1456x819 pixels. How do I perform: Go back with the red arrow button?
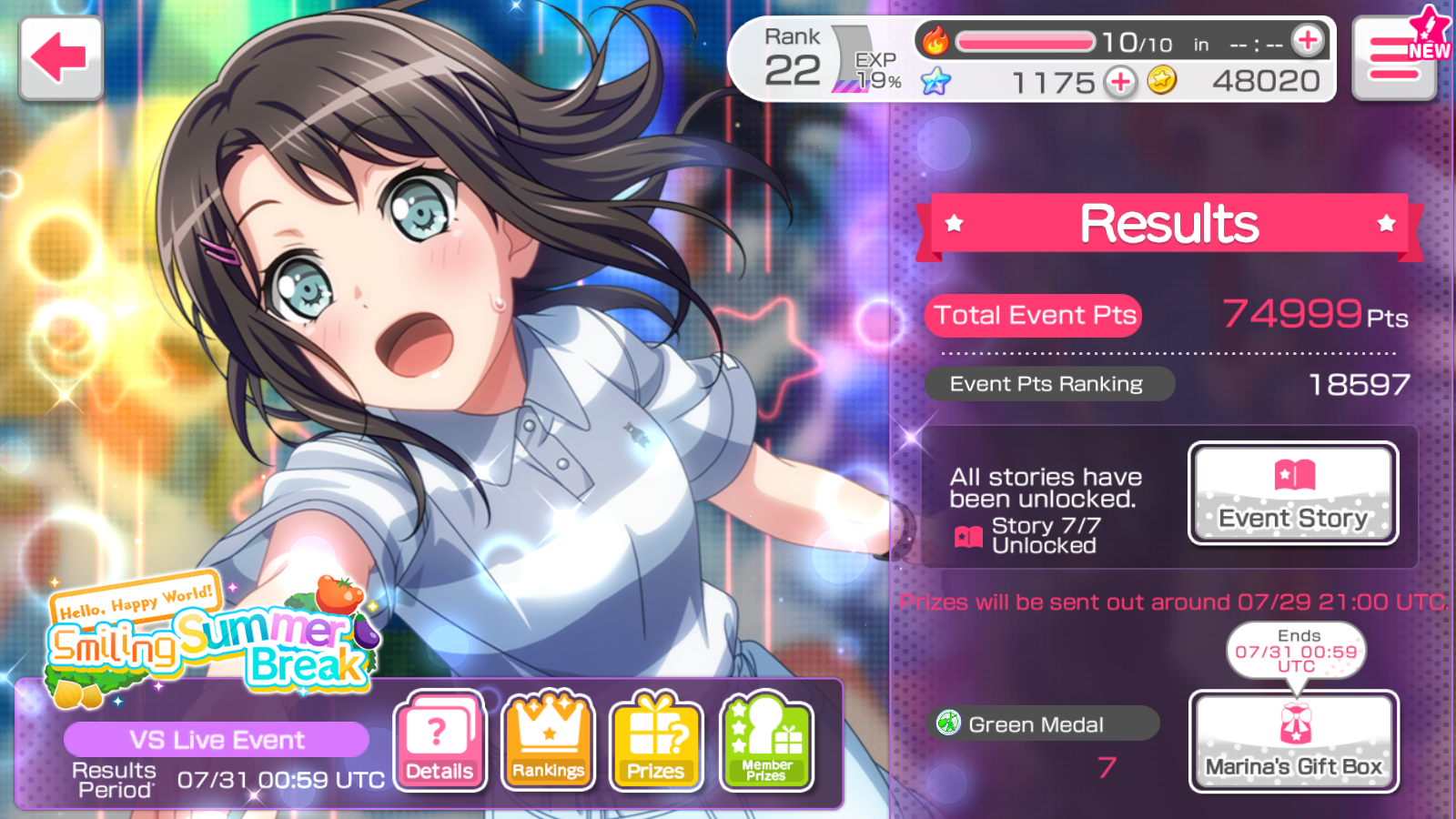(x=60, y=57)
